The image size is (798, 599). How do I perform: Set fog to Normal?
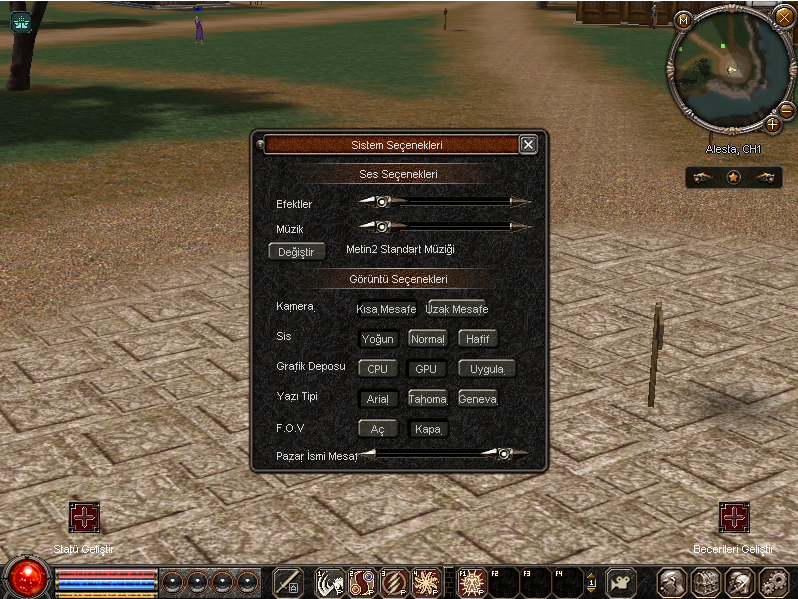(427, 339)
